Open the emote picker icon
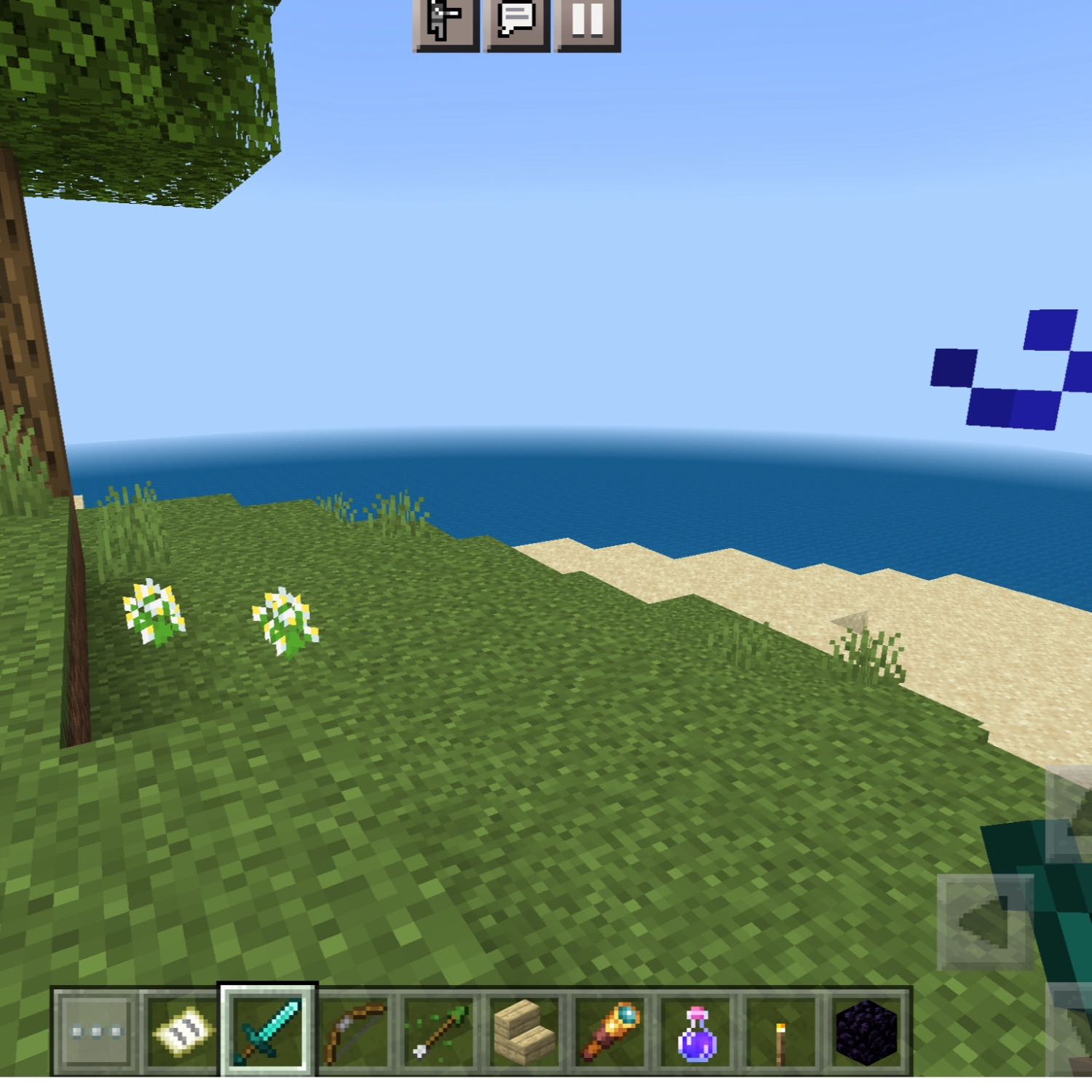Image resolution: width=1092 pixels, height=1092 pixels. (x=446, y=25)
